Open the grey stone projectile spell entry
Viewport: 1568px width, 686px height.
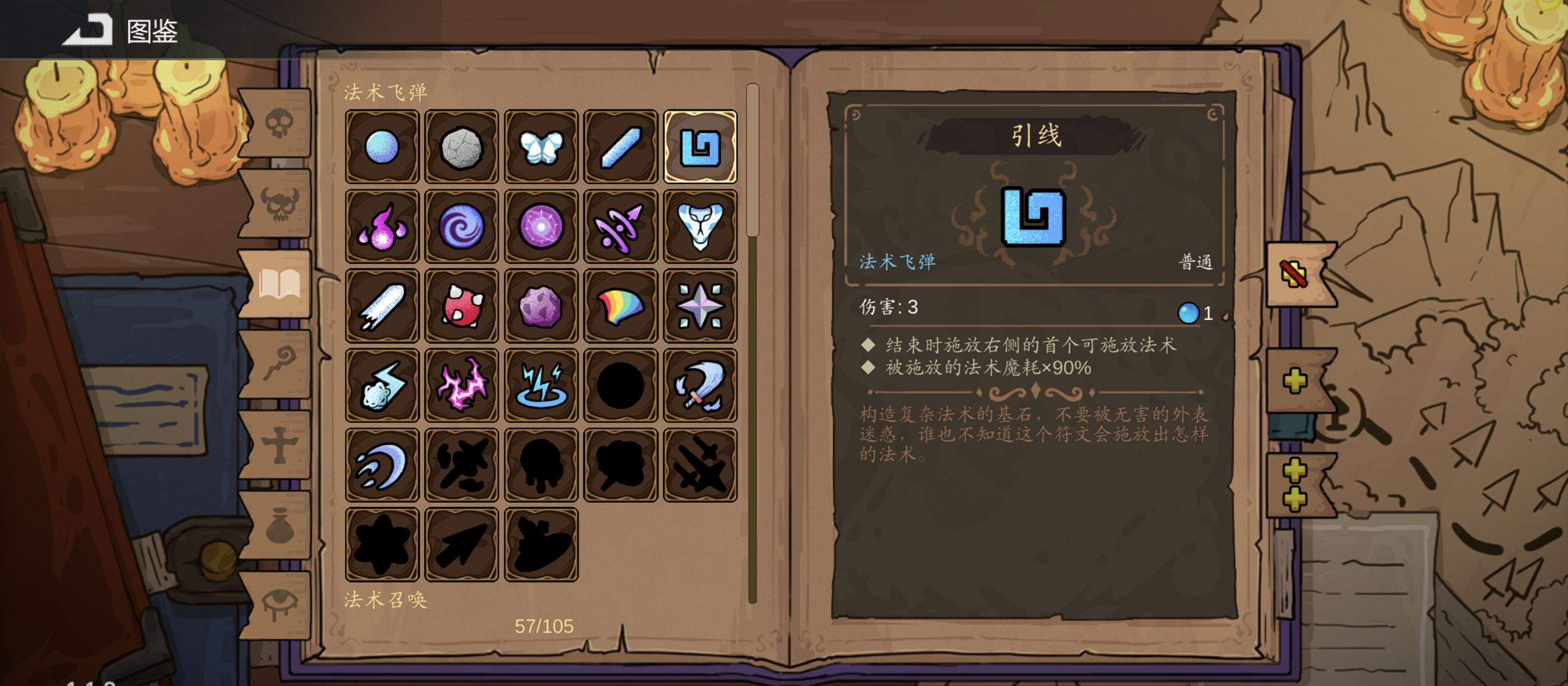(x=462, y=146)
